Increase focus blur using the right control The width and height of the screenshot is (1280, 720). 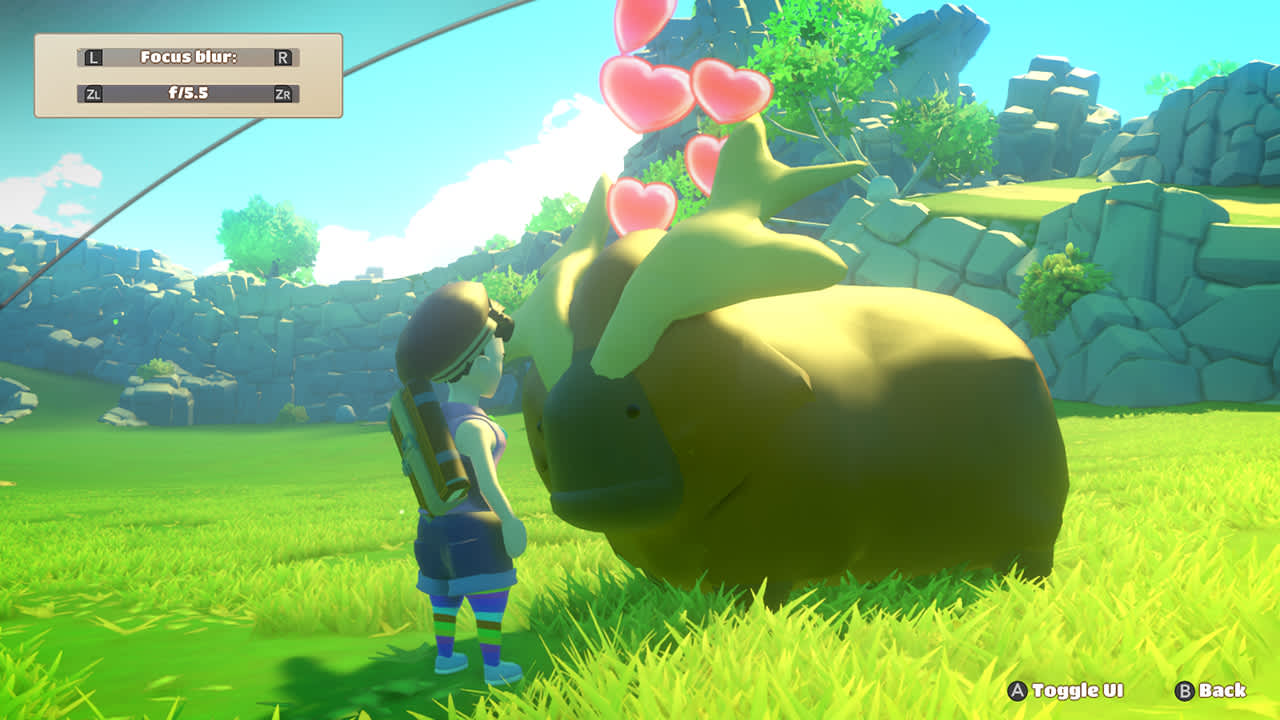click(x=285, y=57)
